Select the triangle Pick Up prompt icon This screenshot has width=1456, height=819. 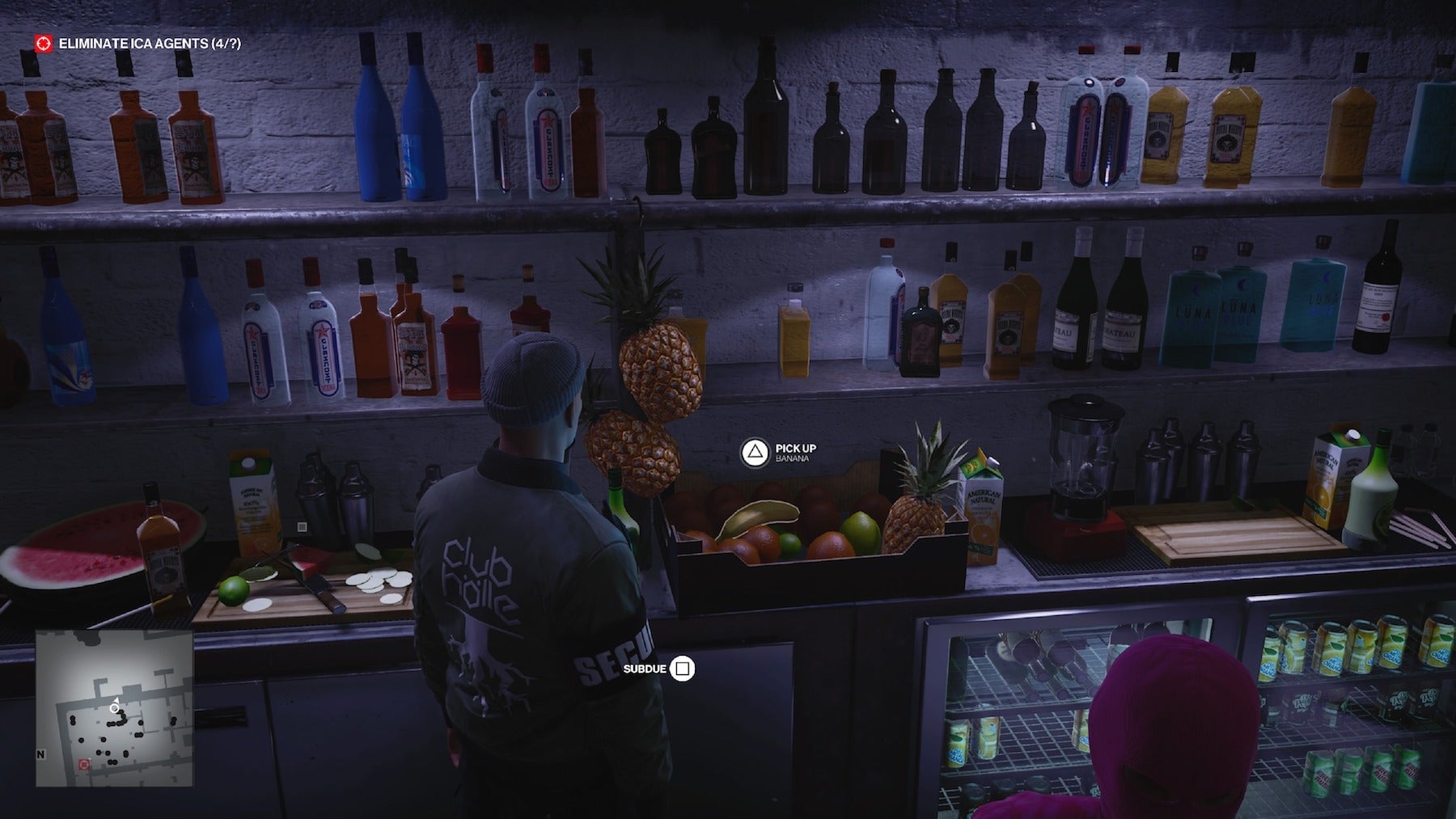(753, 451)
